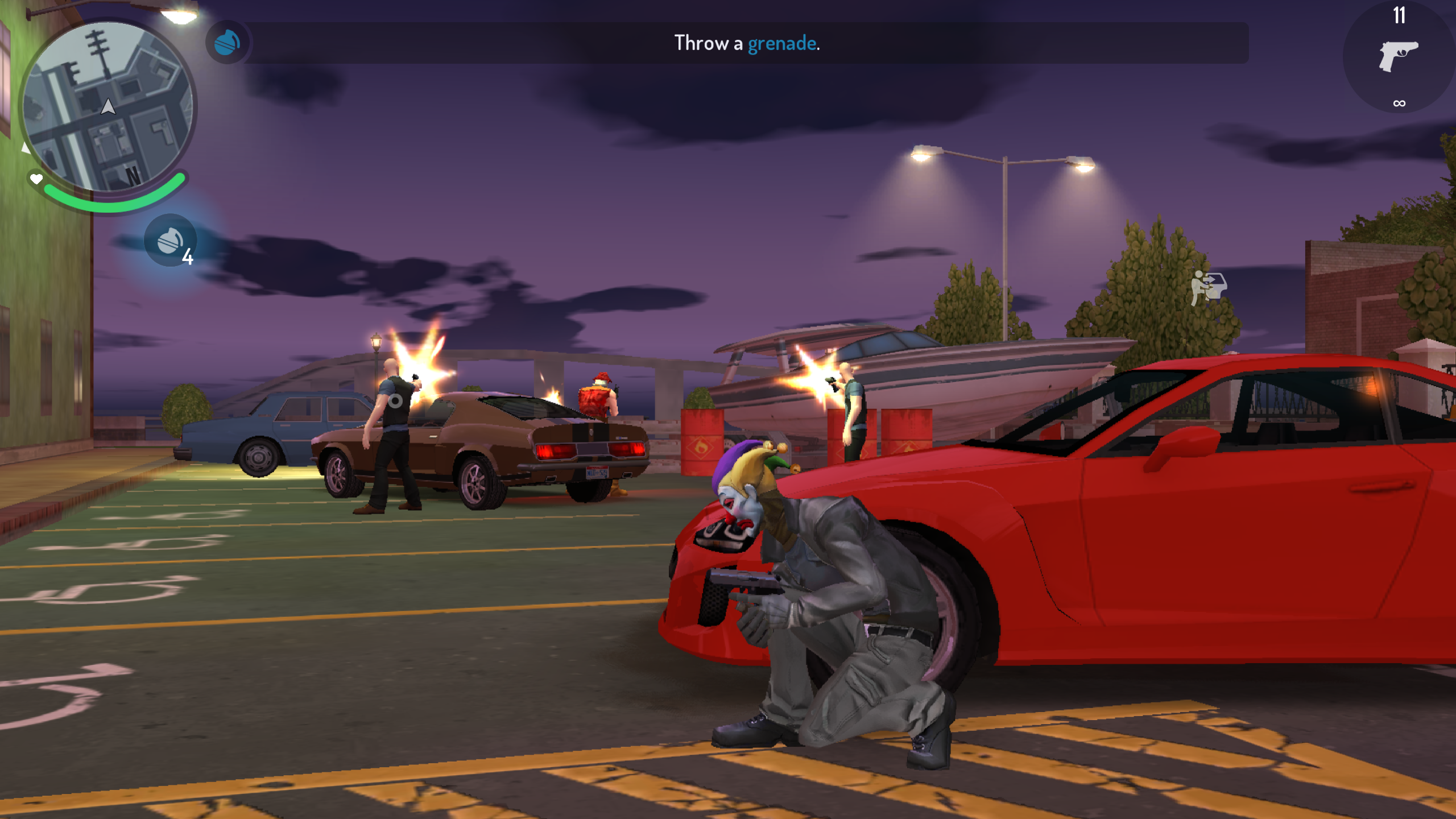1456x819 pixels.
Task: Tap the heart icon beside the health bar
Action: coord(35,179)
